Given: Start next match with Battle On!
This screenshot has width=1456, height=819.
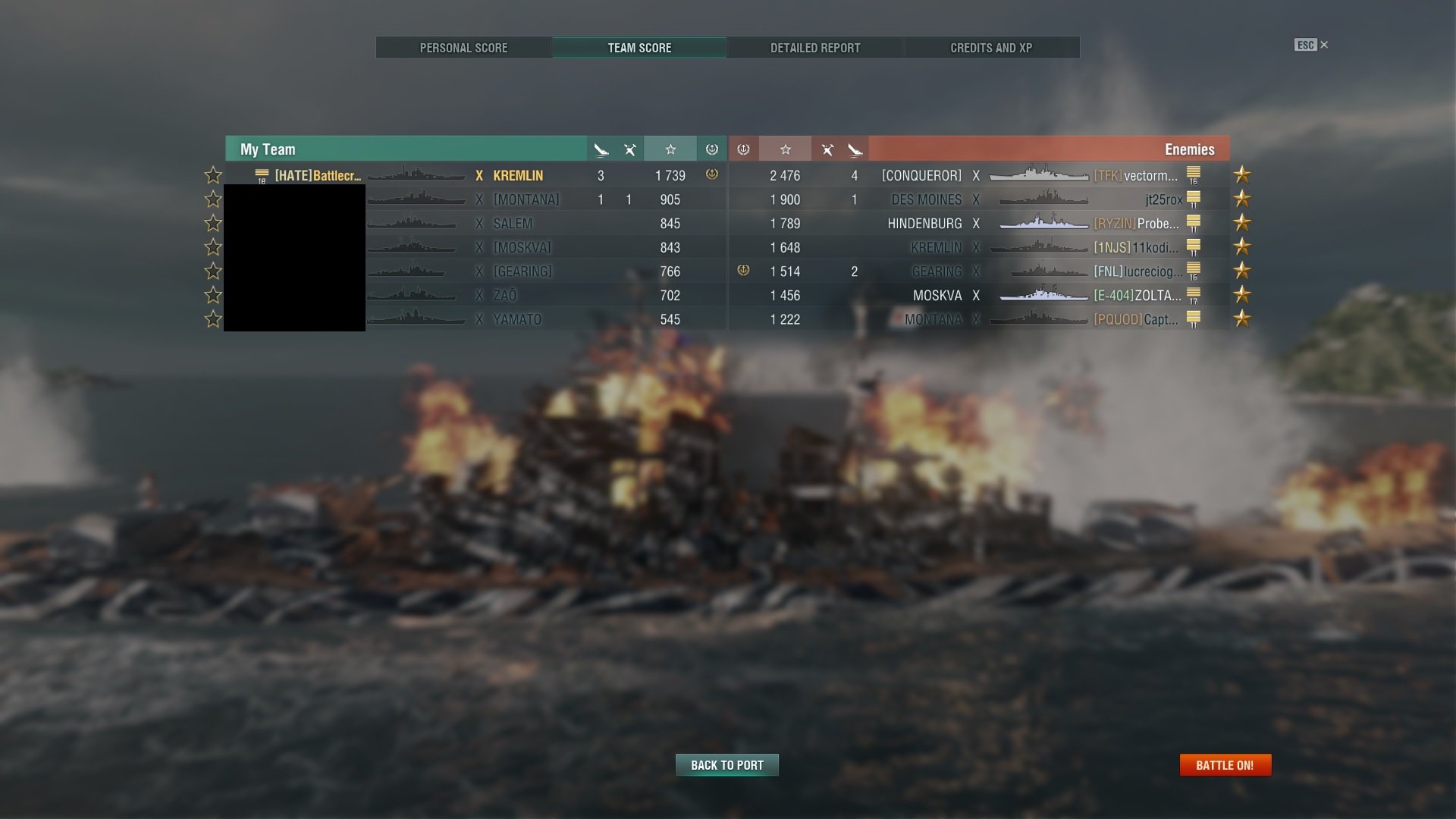Looking at the screenshot, I should pos(1225,765).
